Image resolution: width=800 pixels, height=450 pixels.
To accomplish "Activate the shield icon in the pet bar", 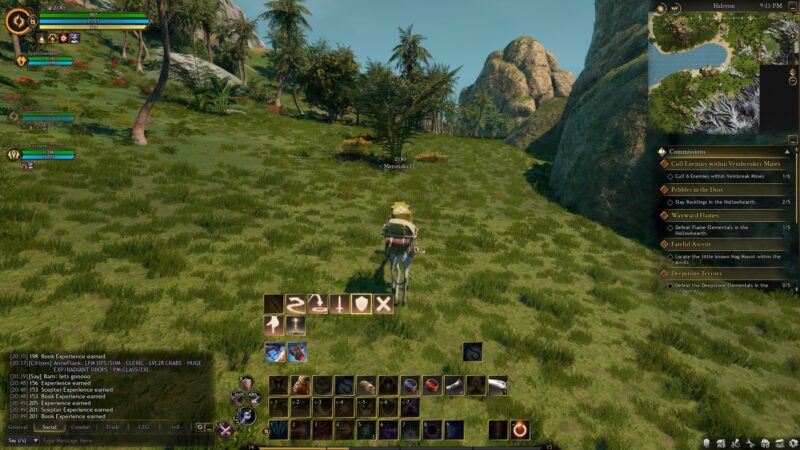I will pyautogui.click(x=361, y=304).
